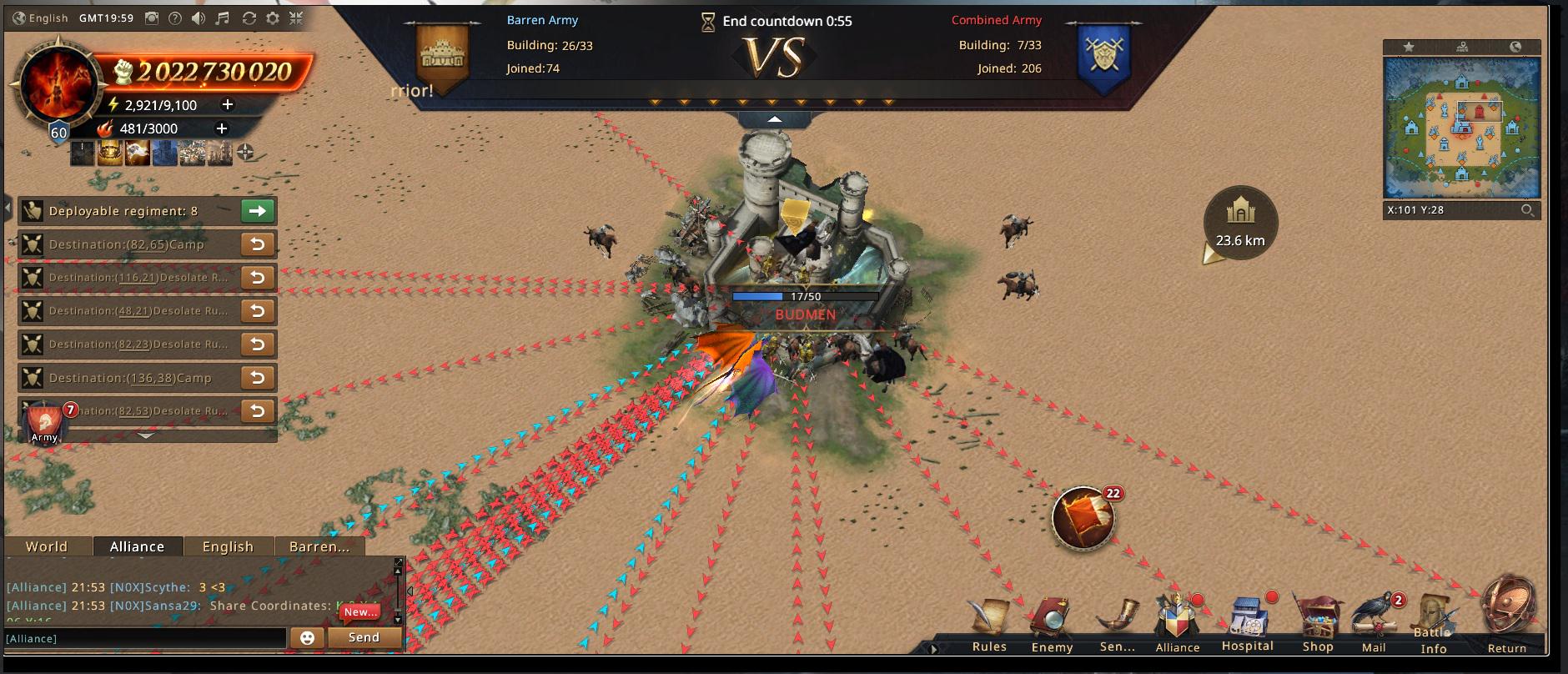Open the orange flag rally button
1568x674 pixels.
[1083, 518]
